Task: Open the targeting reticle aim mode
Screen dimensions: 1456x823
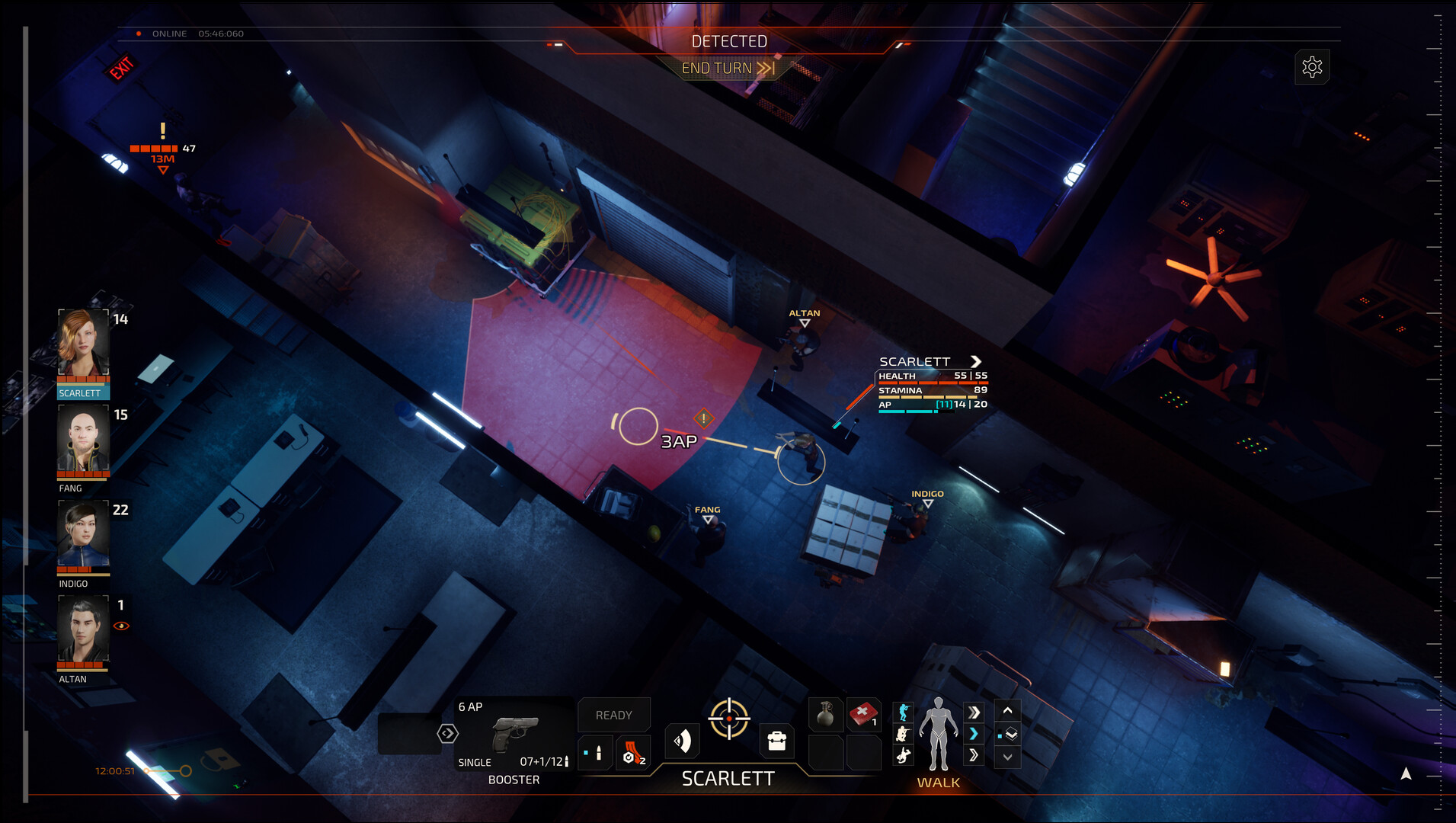Action: 729,718
